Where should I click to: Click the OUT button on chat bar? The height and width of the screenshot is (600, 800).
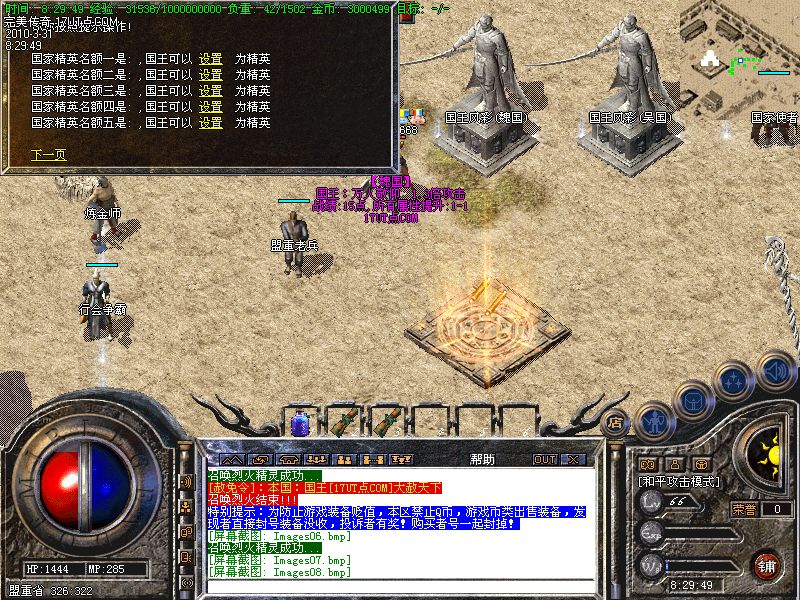(545, 460)
